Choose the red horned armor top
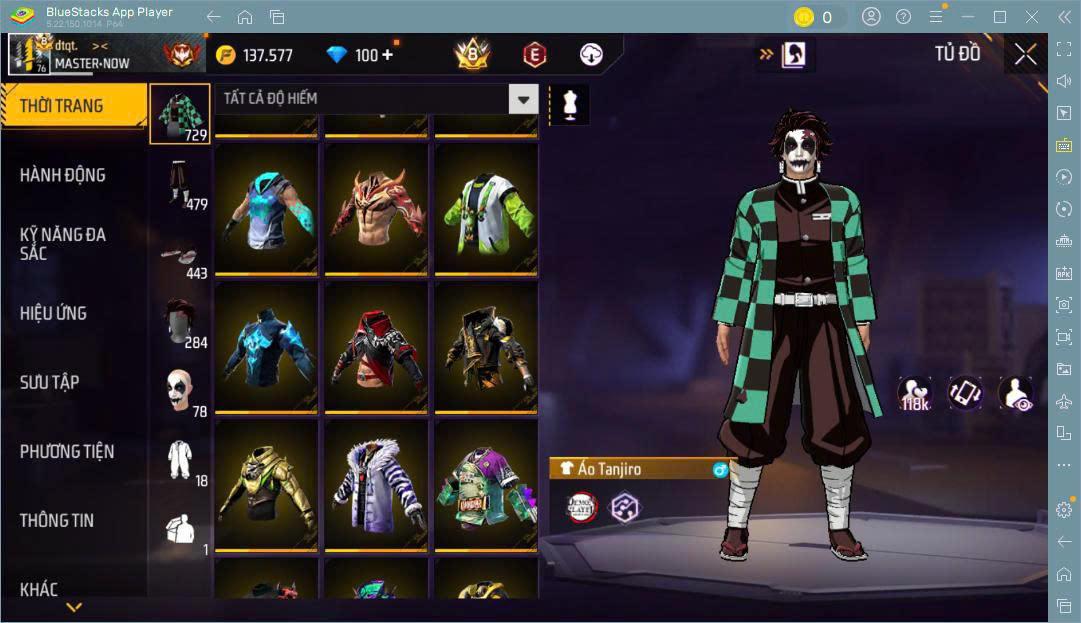Screen dimensions: 1081x623 click(375, 208)
